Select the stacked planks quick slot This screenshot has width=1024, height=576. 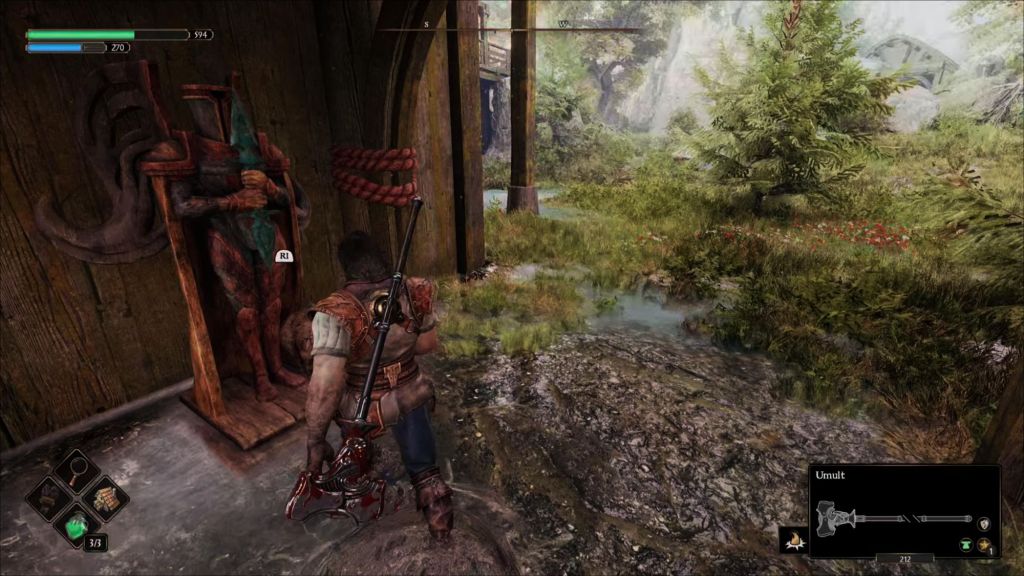(x=103, y=497)
